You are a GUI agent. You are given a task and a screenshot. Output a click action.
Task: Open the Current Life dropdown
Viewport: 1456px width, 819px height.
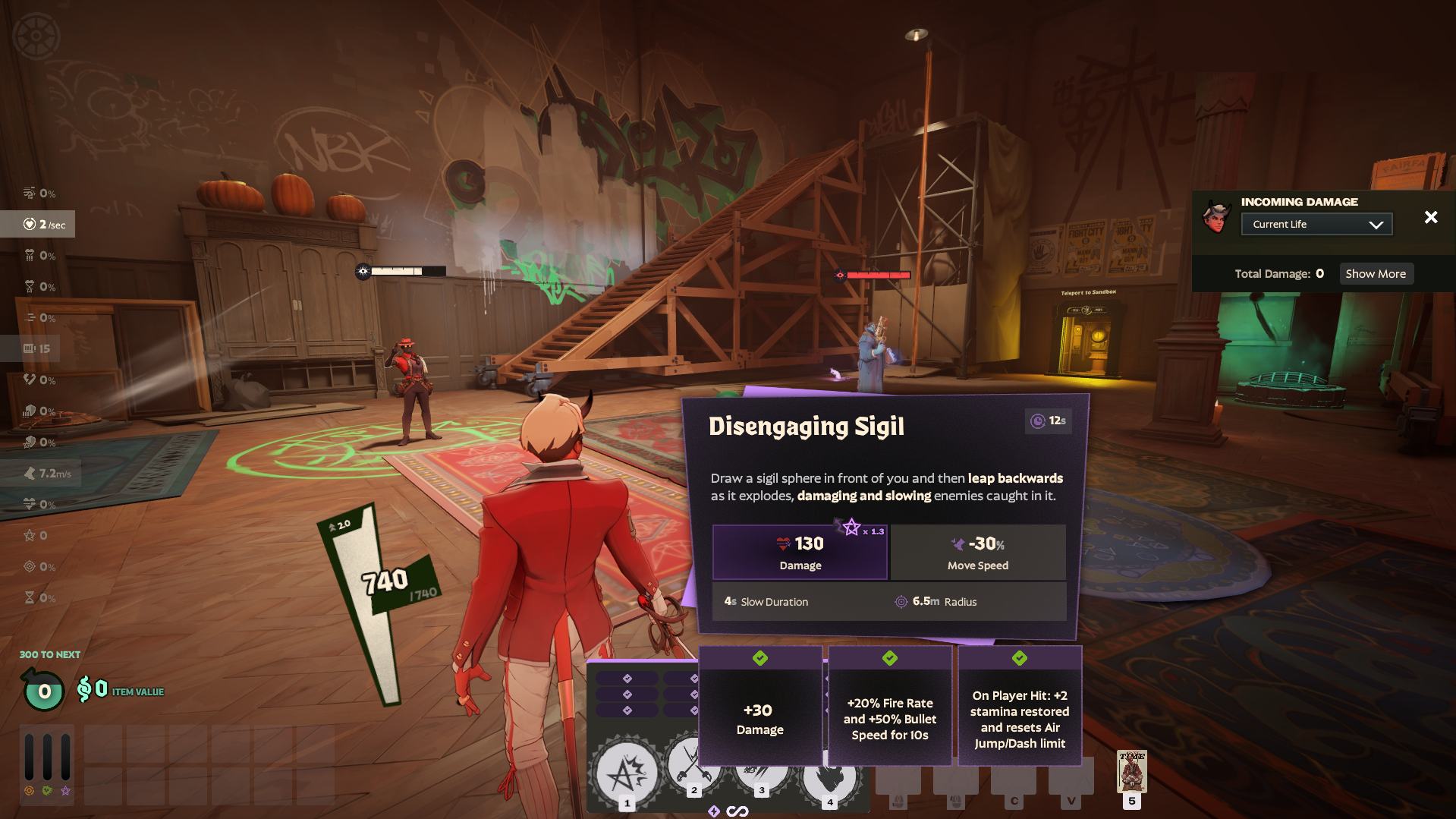(1316, 224)
